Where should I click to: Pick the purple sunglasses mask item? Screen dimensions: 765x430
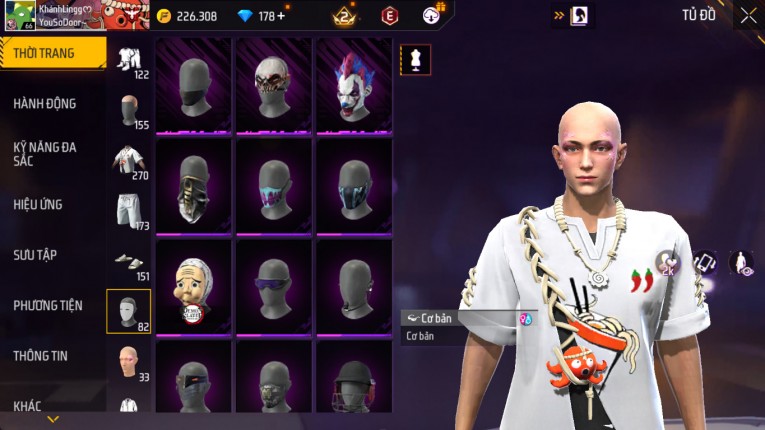[273, 286]
